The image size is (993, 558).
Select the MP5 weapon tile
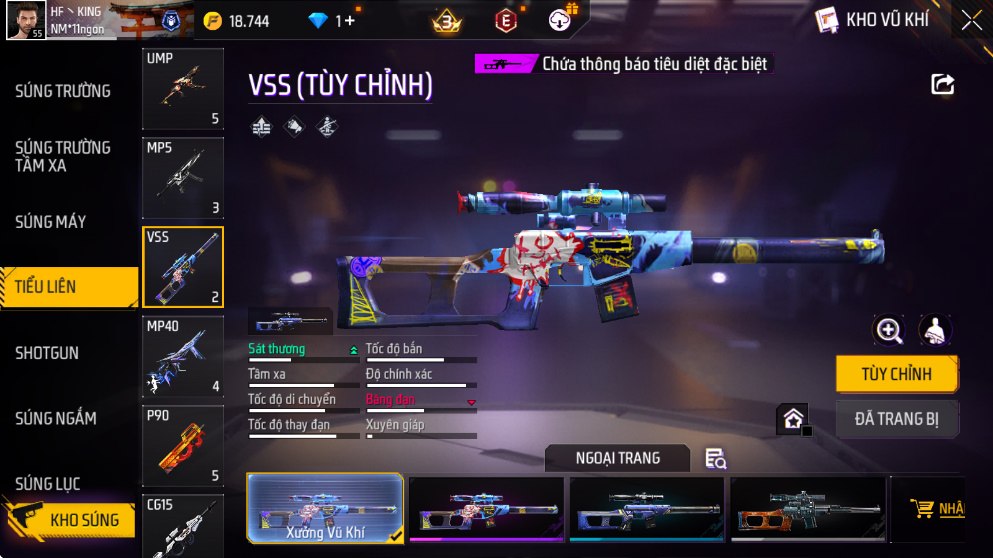click(183, 178)
